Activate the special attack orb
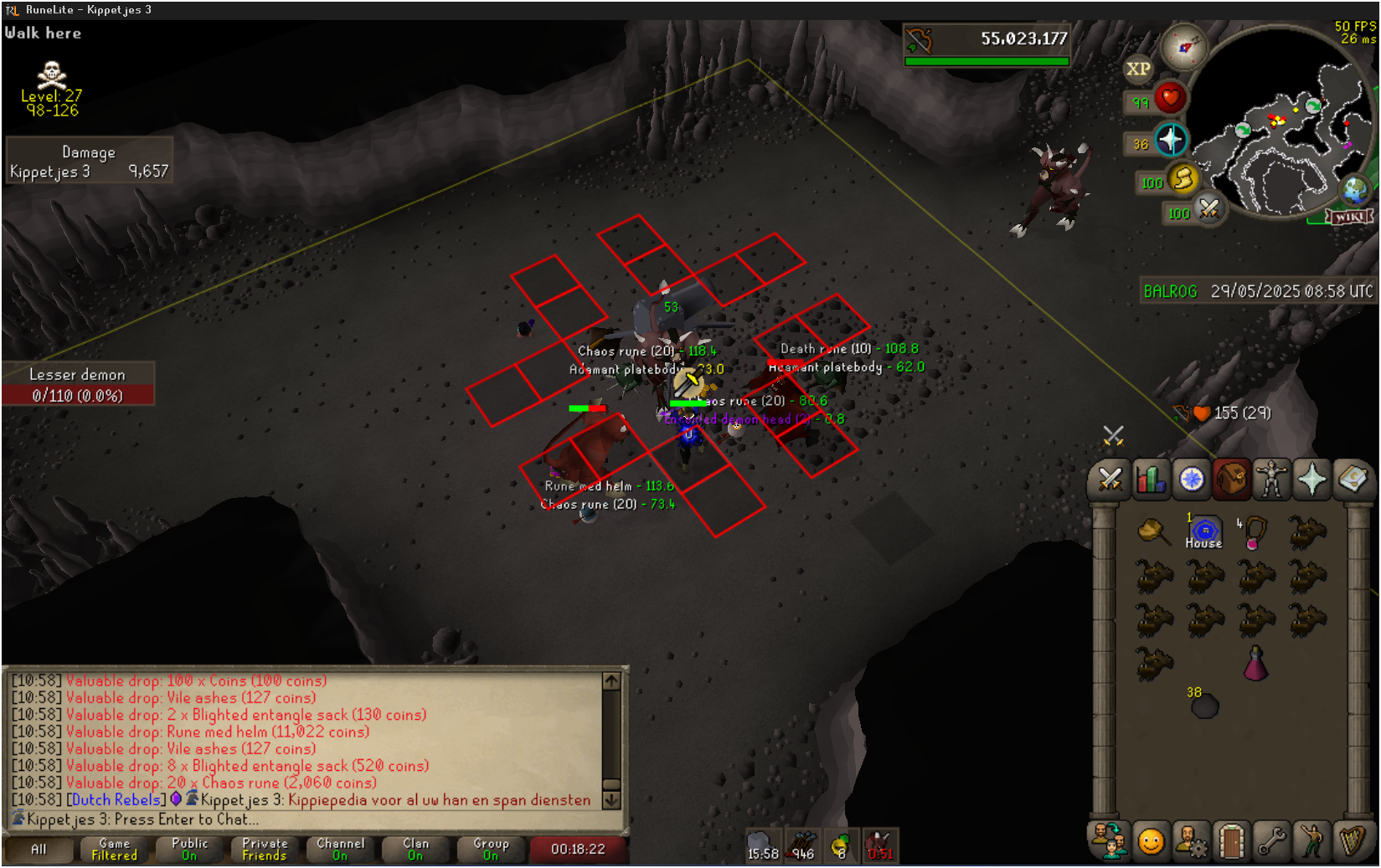Image resolution: width=1381 pixels, height=868 pixels. [x=1208, y=208]
